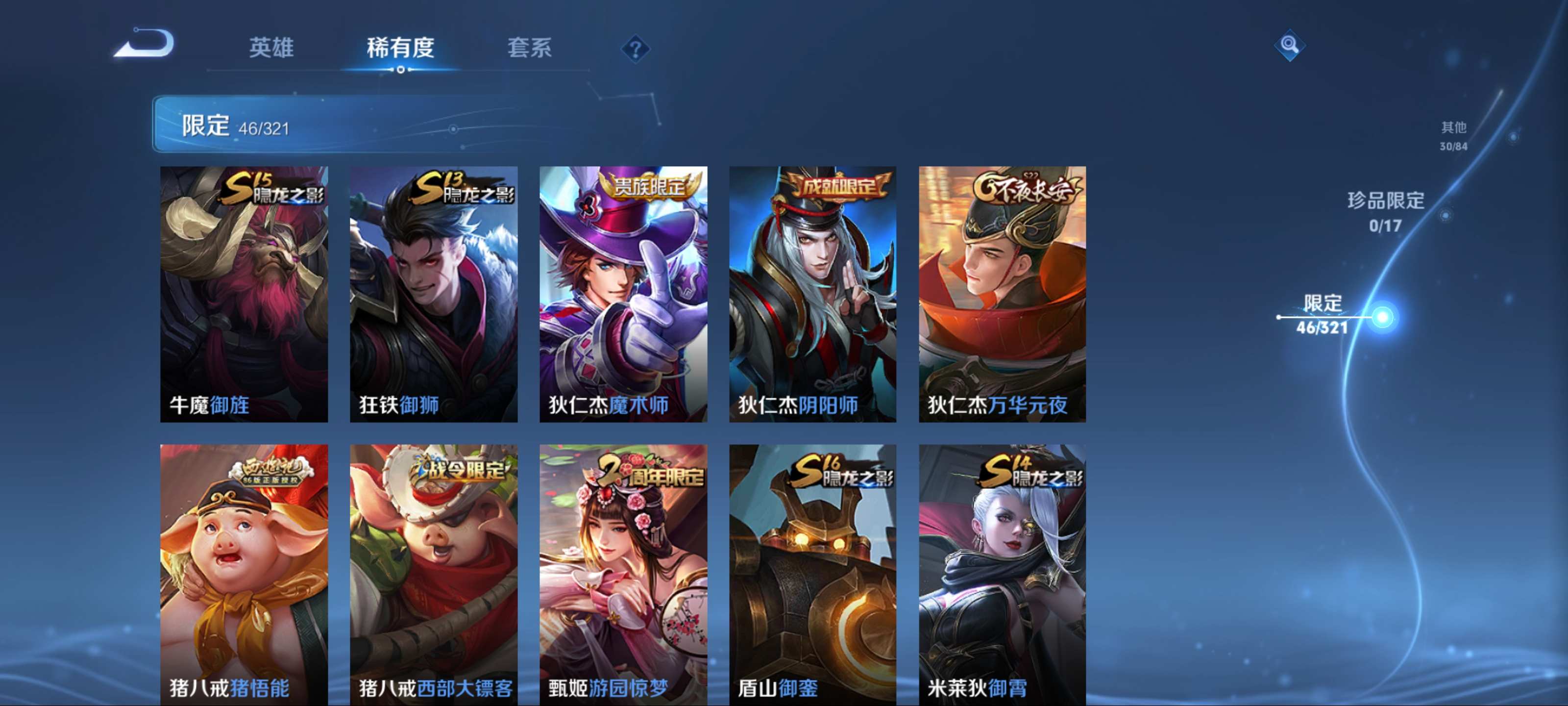Open the skin search magnifier

(x=1289, y=45)
